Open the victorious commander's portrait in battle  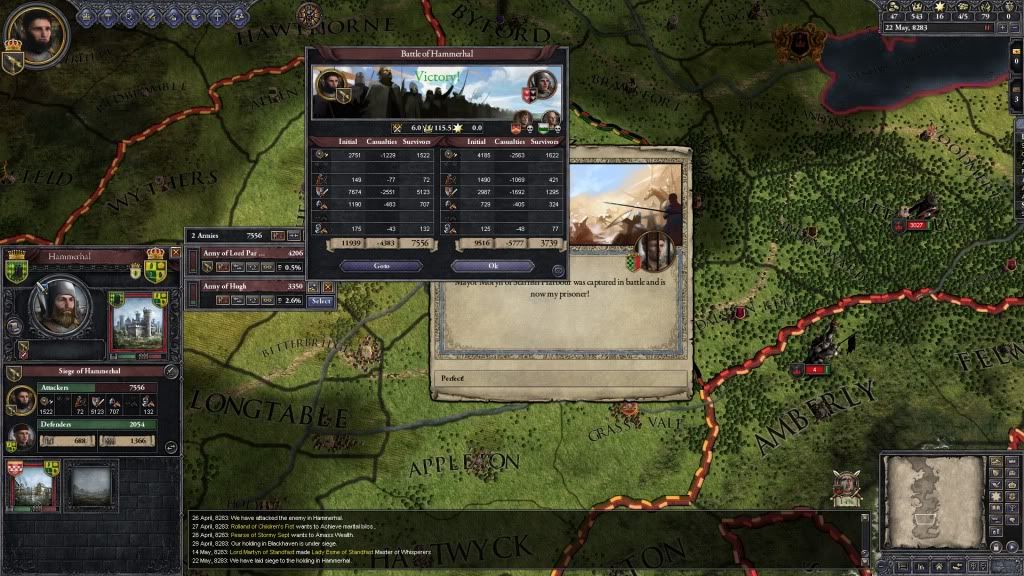click(329, 84)
